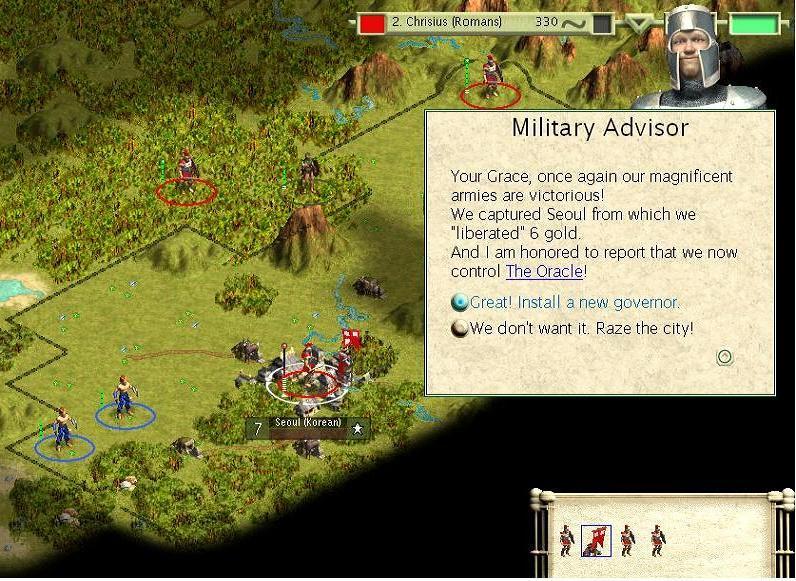Click the red Romans color box
Image resolution: width=796 pixels, height=581 pixels.
[373, 23]
